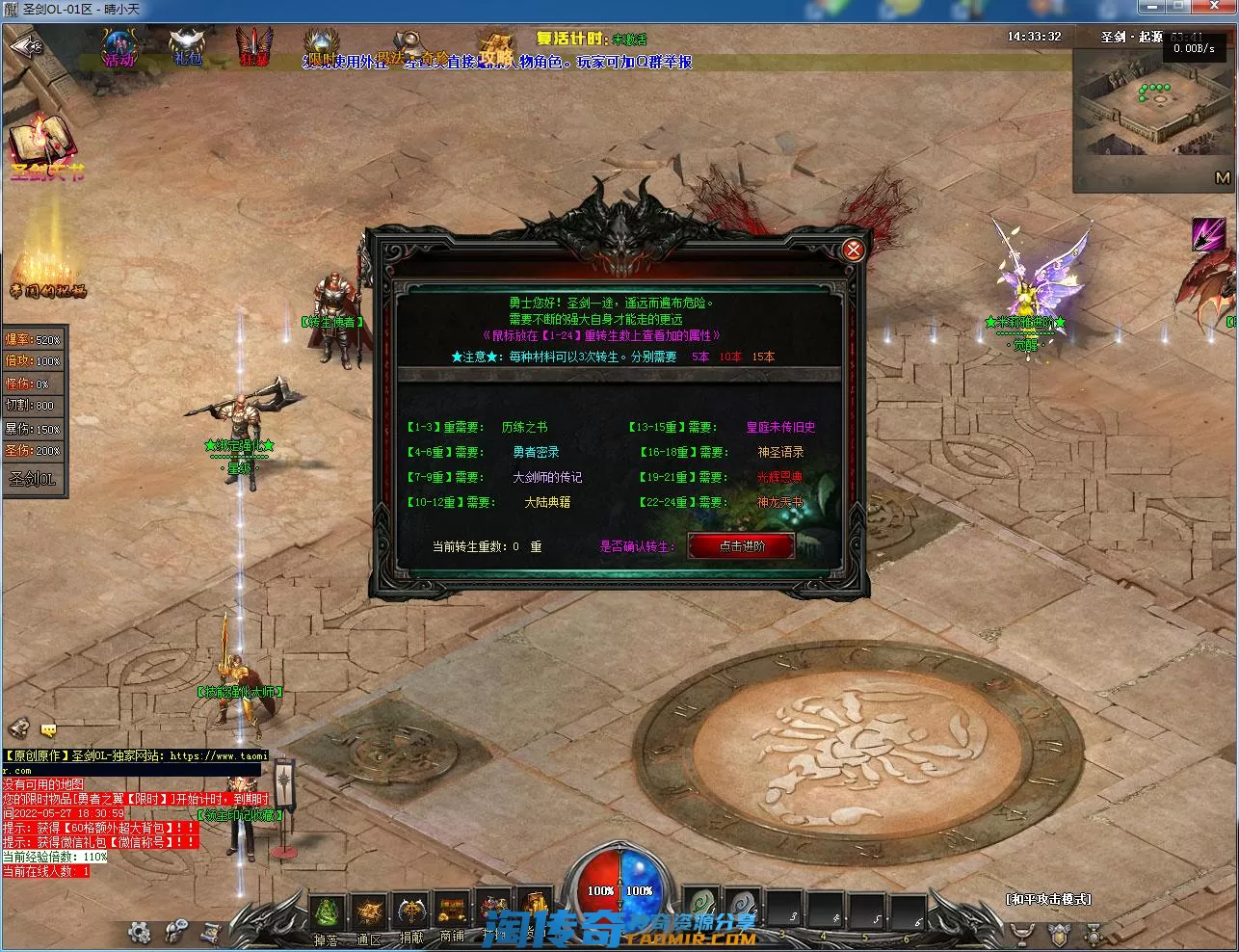Open settings via the gear icon
This screenshot has width=1239, height=952.
[x=140, y=932]
